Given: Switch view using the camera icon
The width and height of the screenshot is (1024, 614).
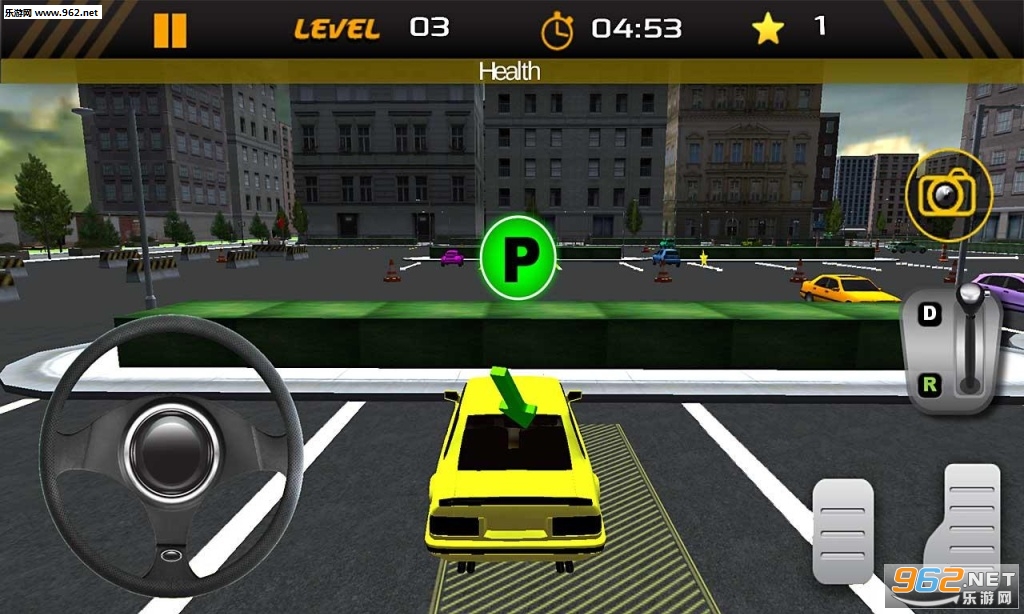Looking at the screenshot, I should coord(948,193).
